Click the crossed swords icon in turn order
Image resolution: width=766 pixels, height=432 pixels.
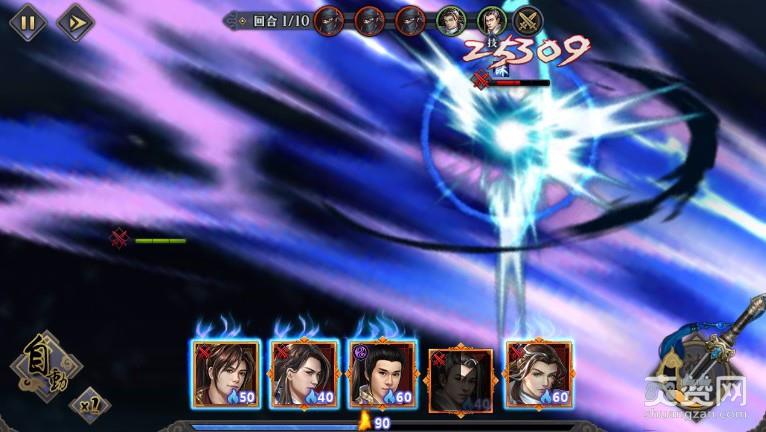pyautogui.click(x=528, y=19)
